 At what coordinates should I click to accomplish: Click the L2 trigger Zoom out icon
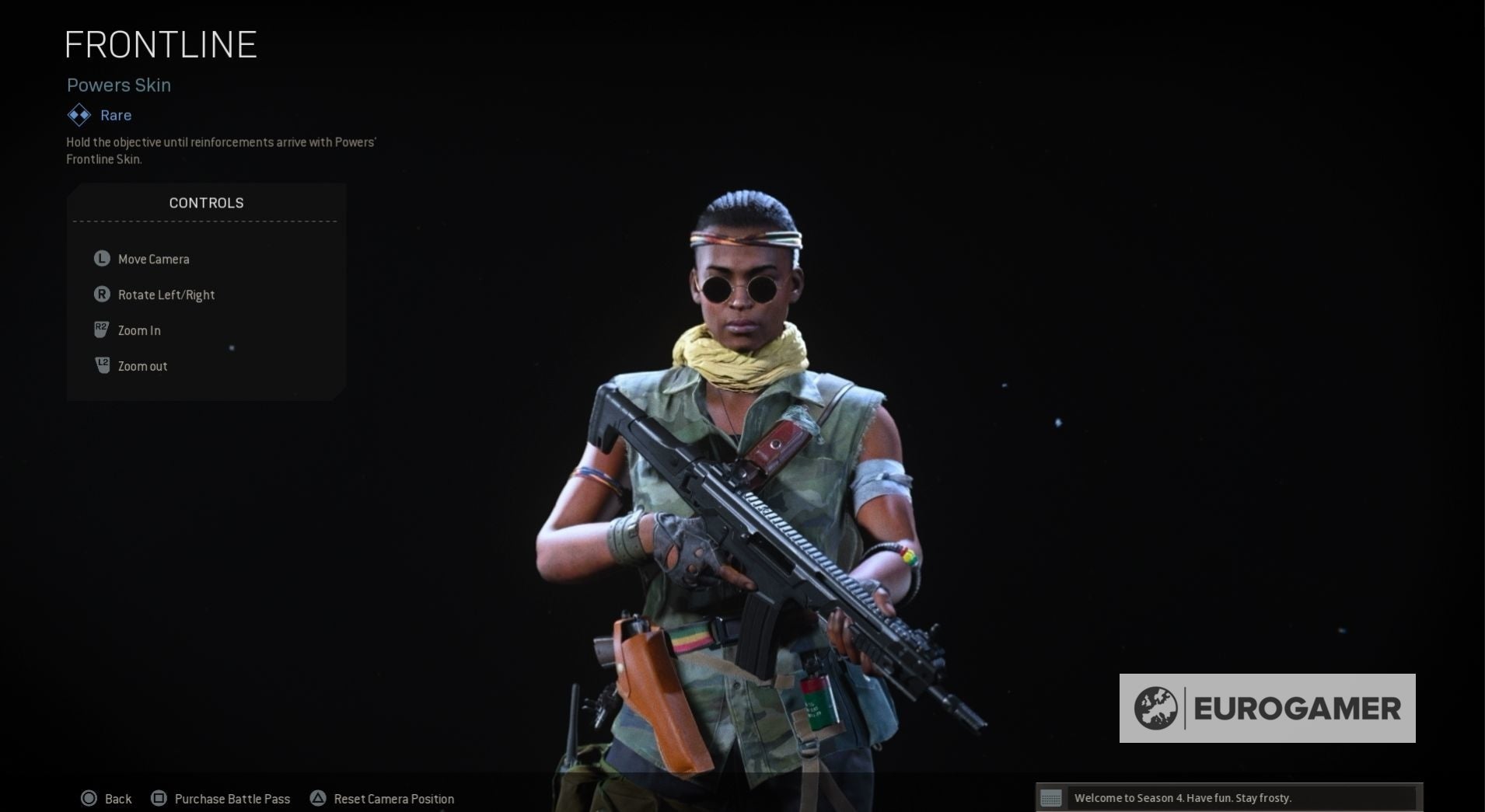[x=101, y=365]
